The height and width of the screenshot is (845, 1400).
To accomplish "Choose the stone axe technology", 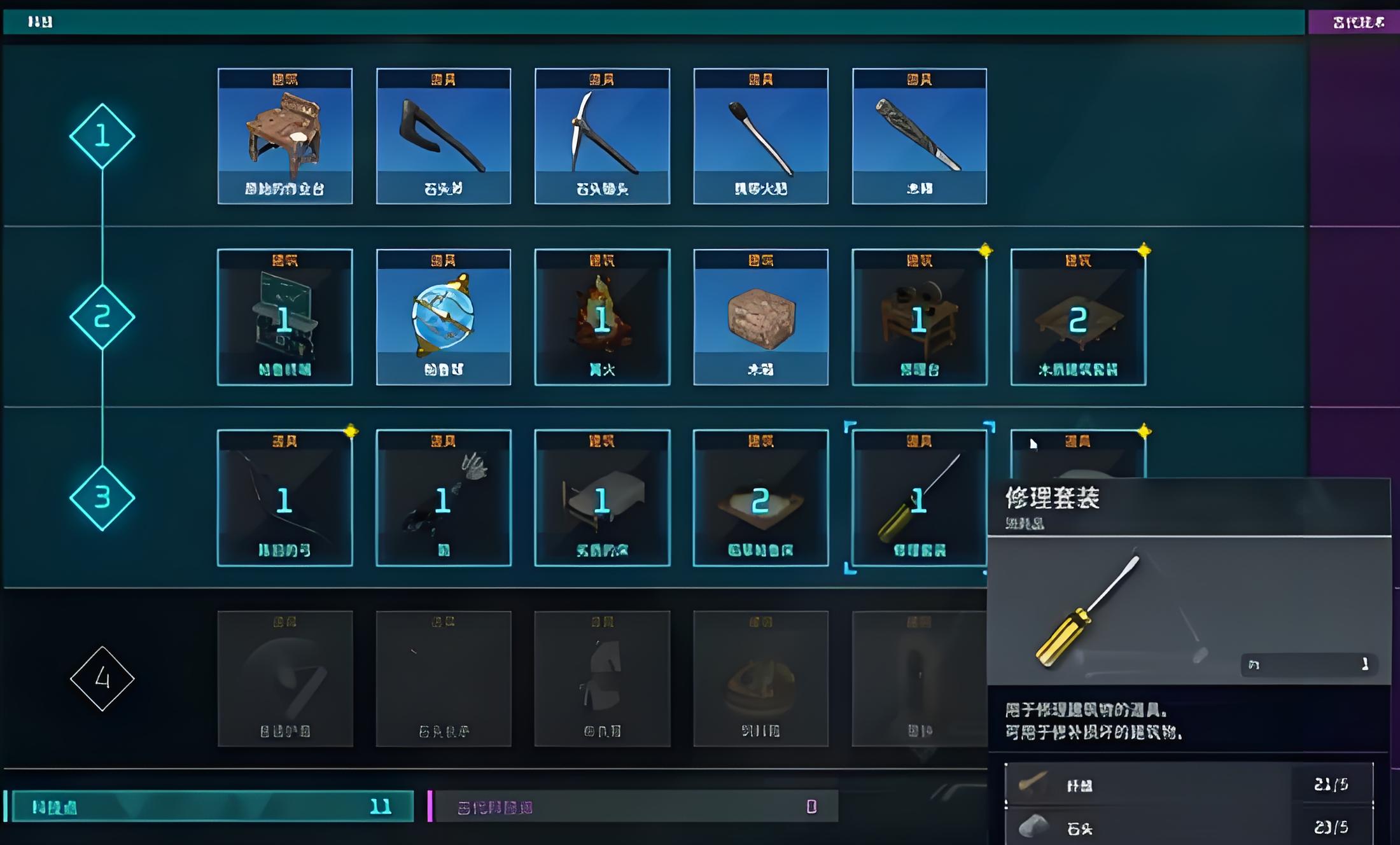I will (443, 136).
